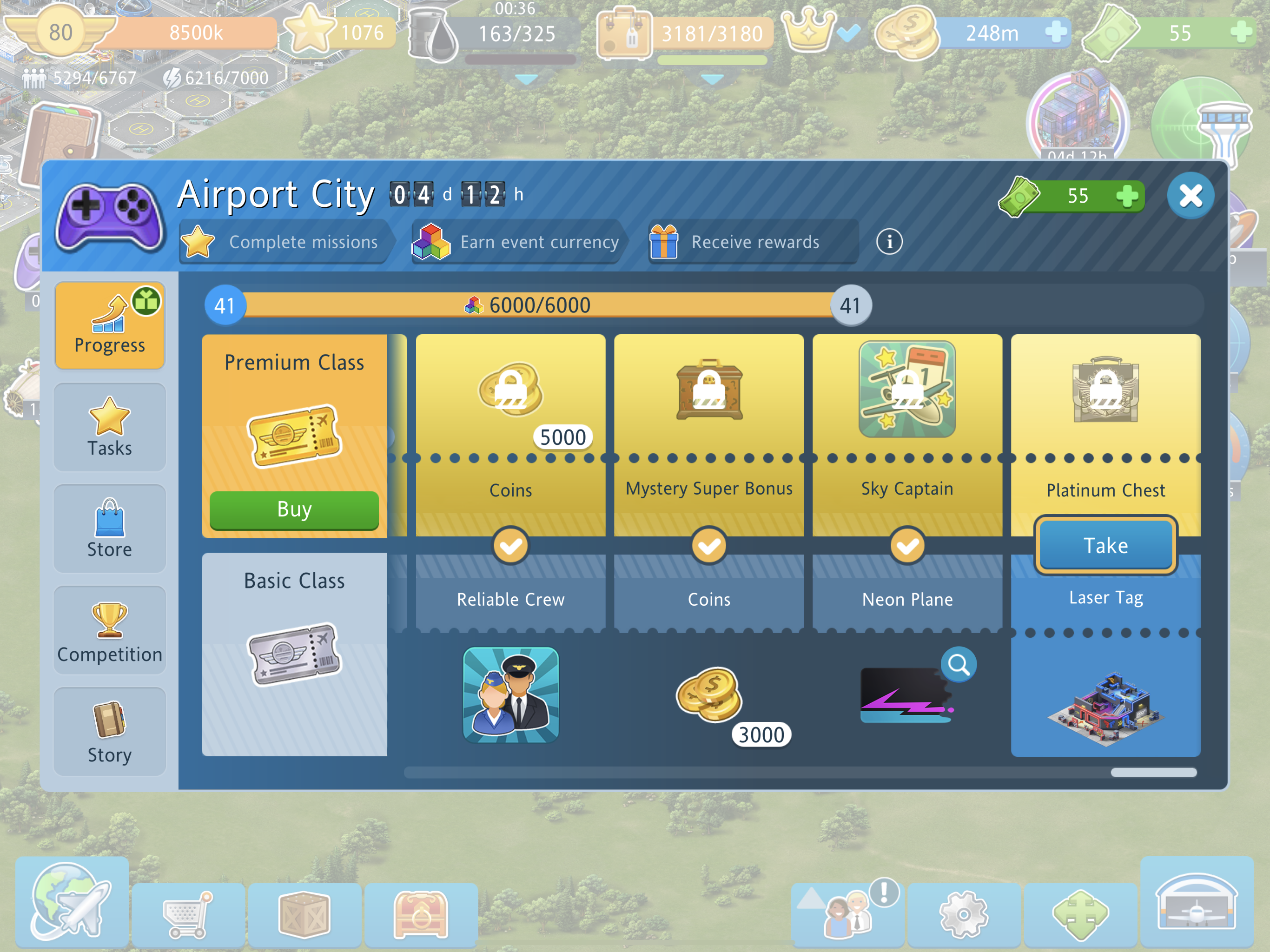Take the Laser Tag reward
This screenshot has width=1270, height=952.
click(1105, 545)
